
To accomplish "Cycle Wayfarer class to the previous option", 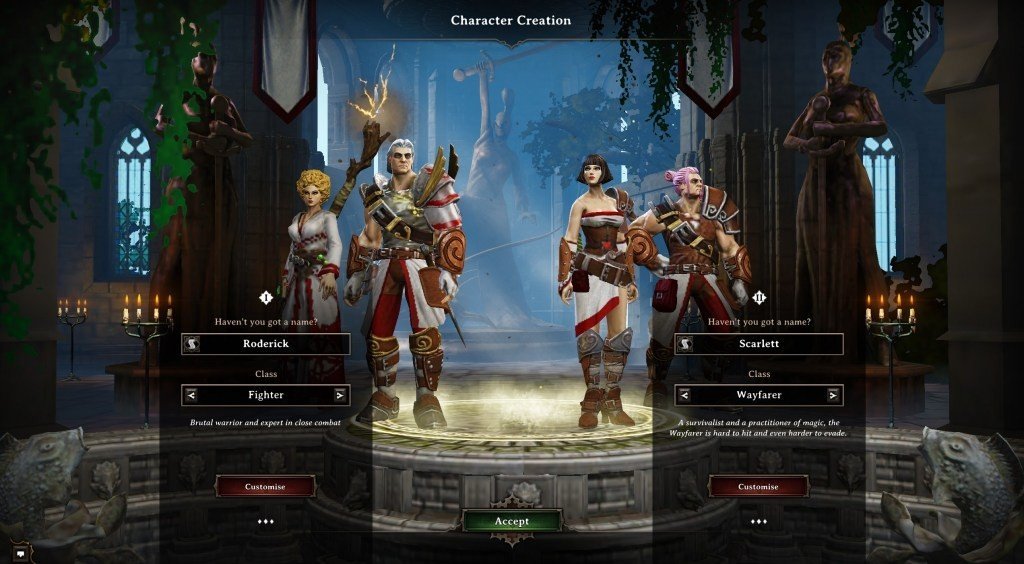I will 684,395.
